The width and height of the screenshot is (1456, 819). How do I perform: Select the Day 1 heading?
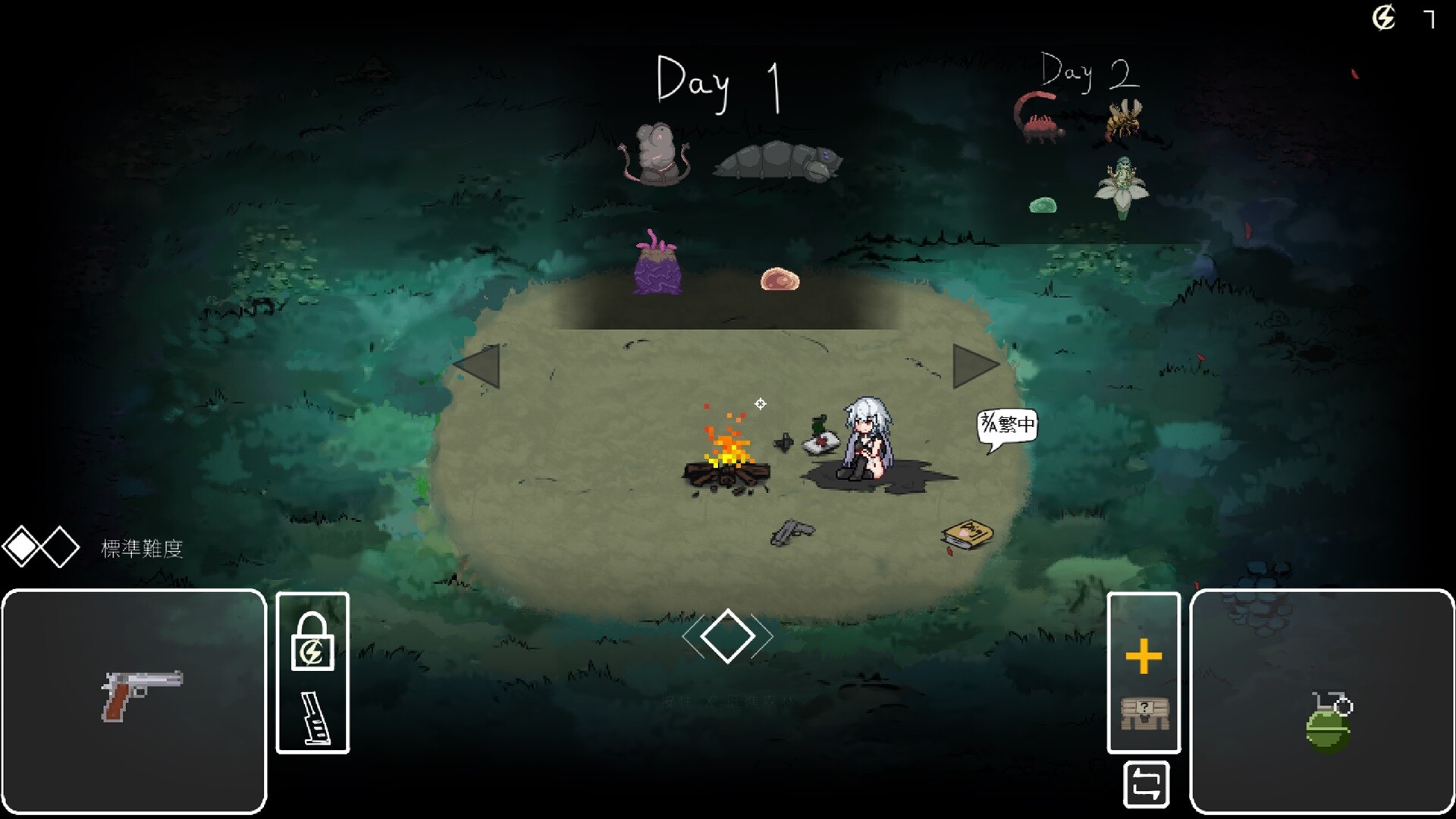tap(717, 80)
